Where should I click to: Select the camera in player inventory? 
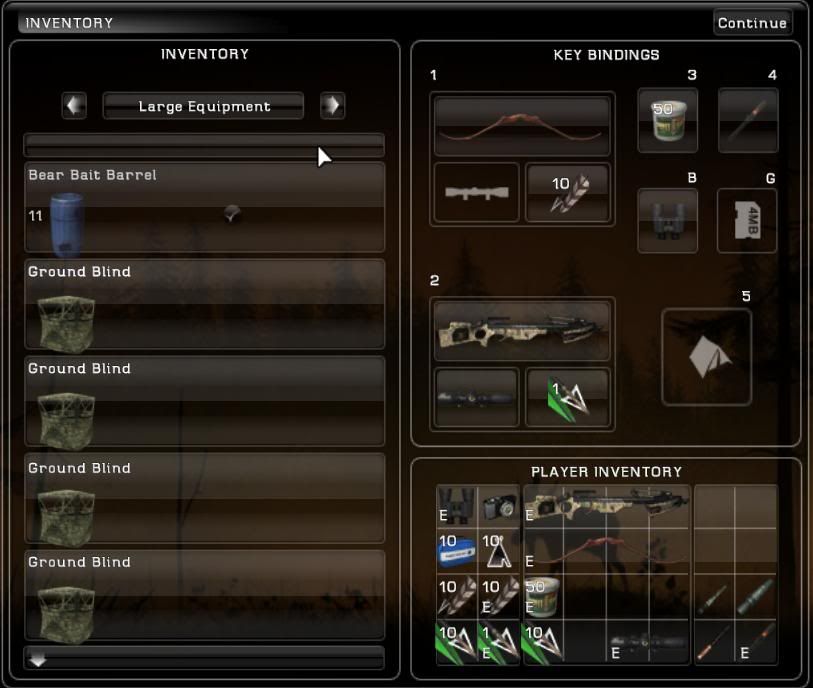pyautogui.click(x=499, y=508)
